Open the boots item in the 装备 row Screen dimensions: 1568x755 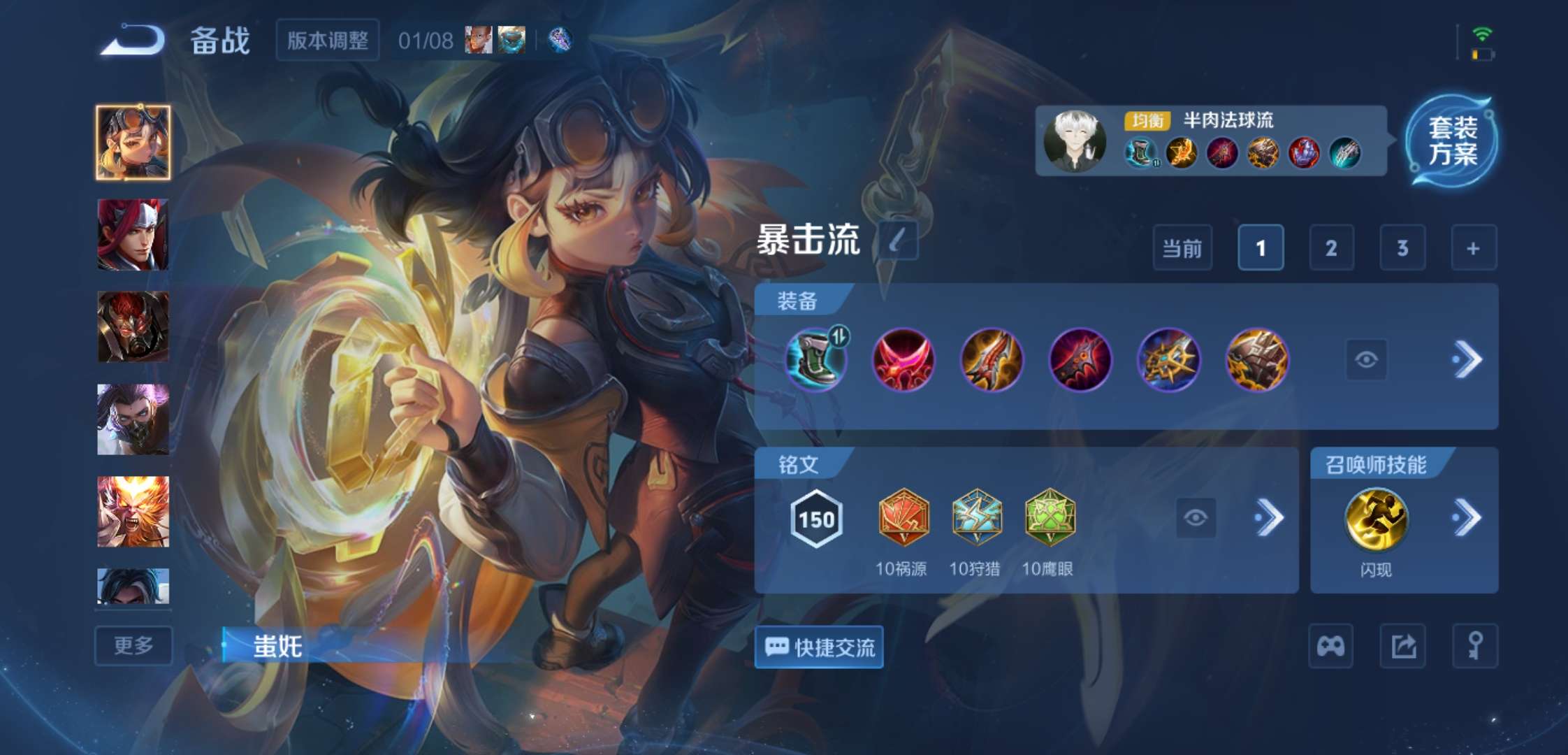(816, 359)
